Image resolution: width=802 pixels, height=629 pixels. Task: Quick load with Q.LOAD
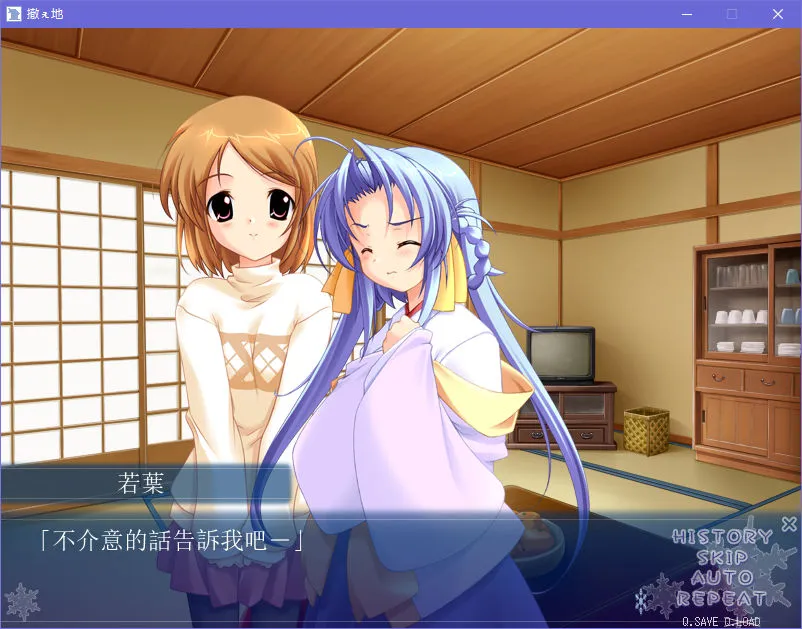pyautogui.click(x=741, y=621)
